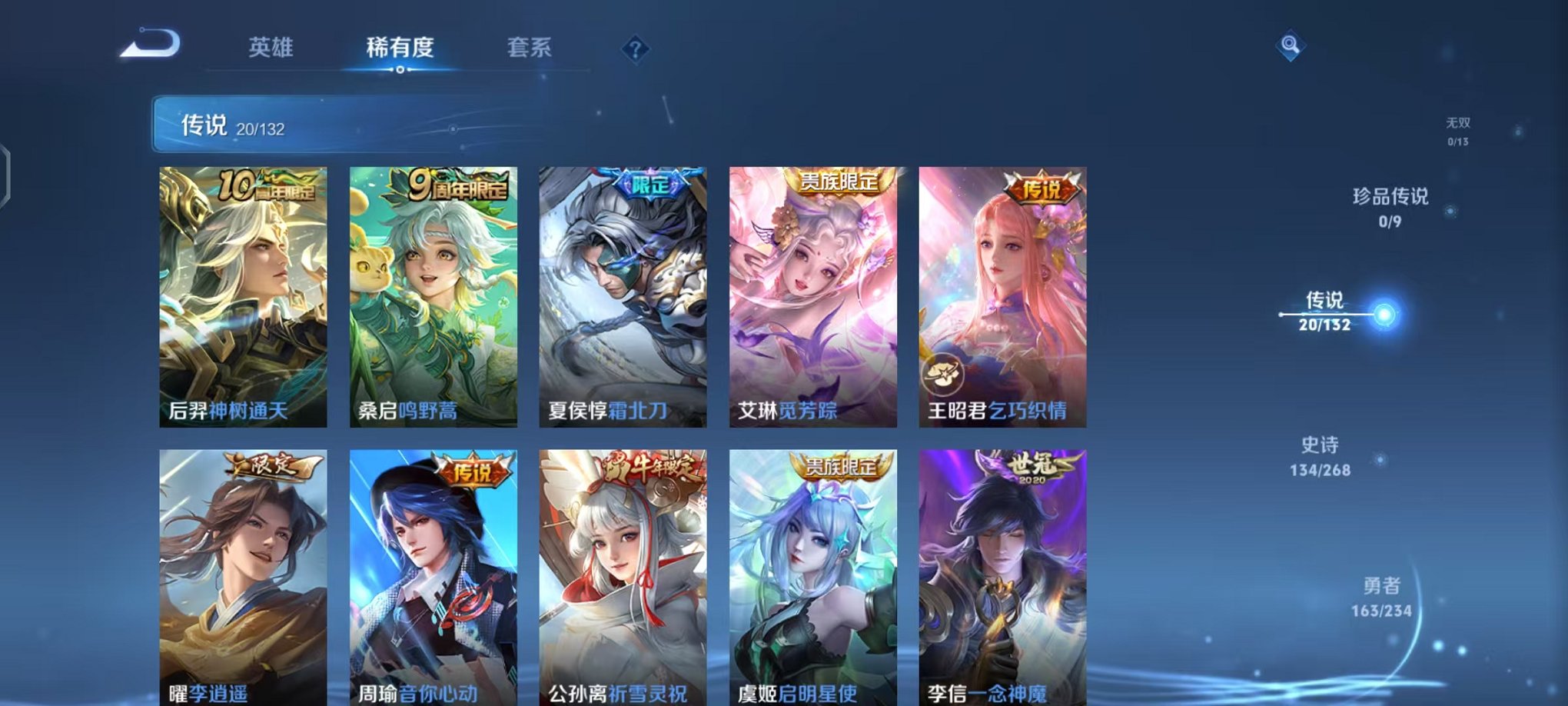Select the 稀有度 tab
This screenshot has height=706, width=1568.
pos(399,48)
